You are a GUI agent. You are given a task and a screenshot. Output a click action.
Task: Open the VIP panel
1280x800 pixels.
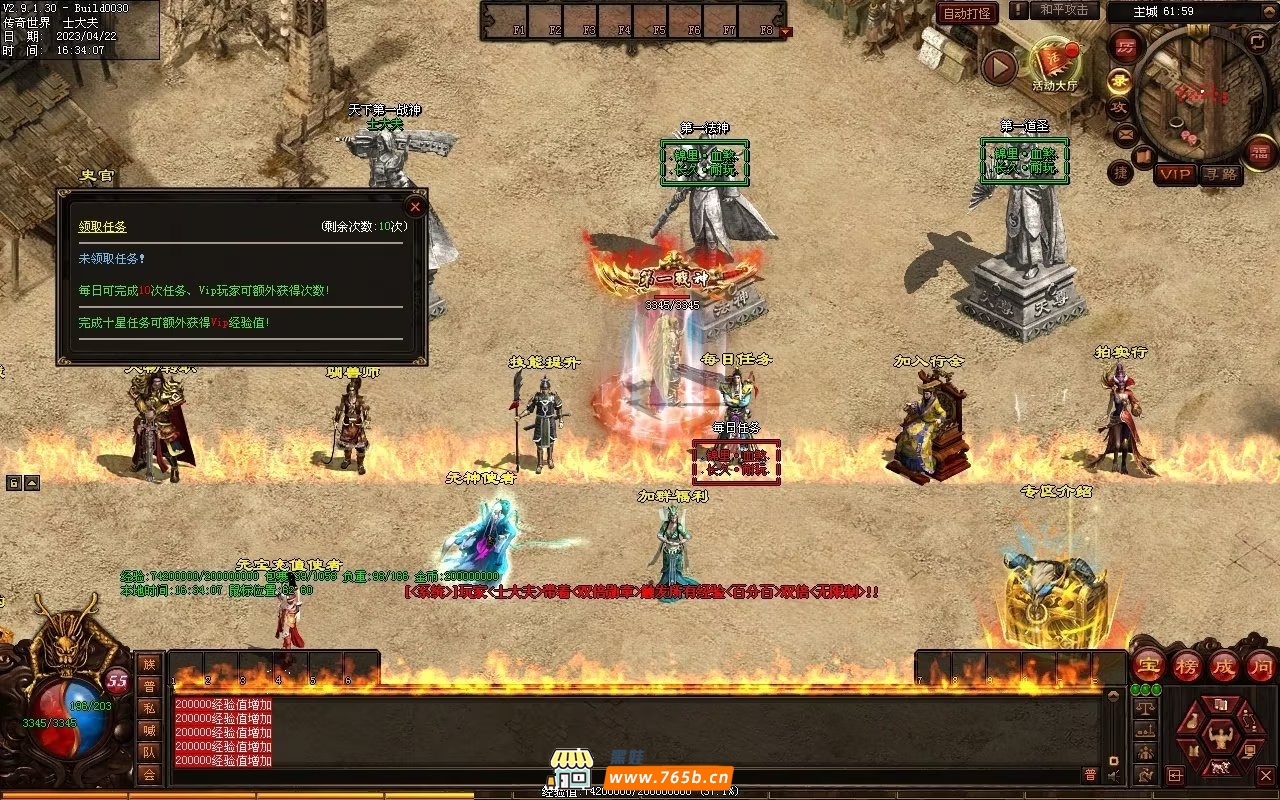tap(1176, 174)
